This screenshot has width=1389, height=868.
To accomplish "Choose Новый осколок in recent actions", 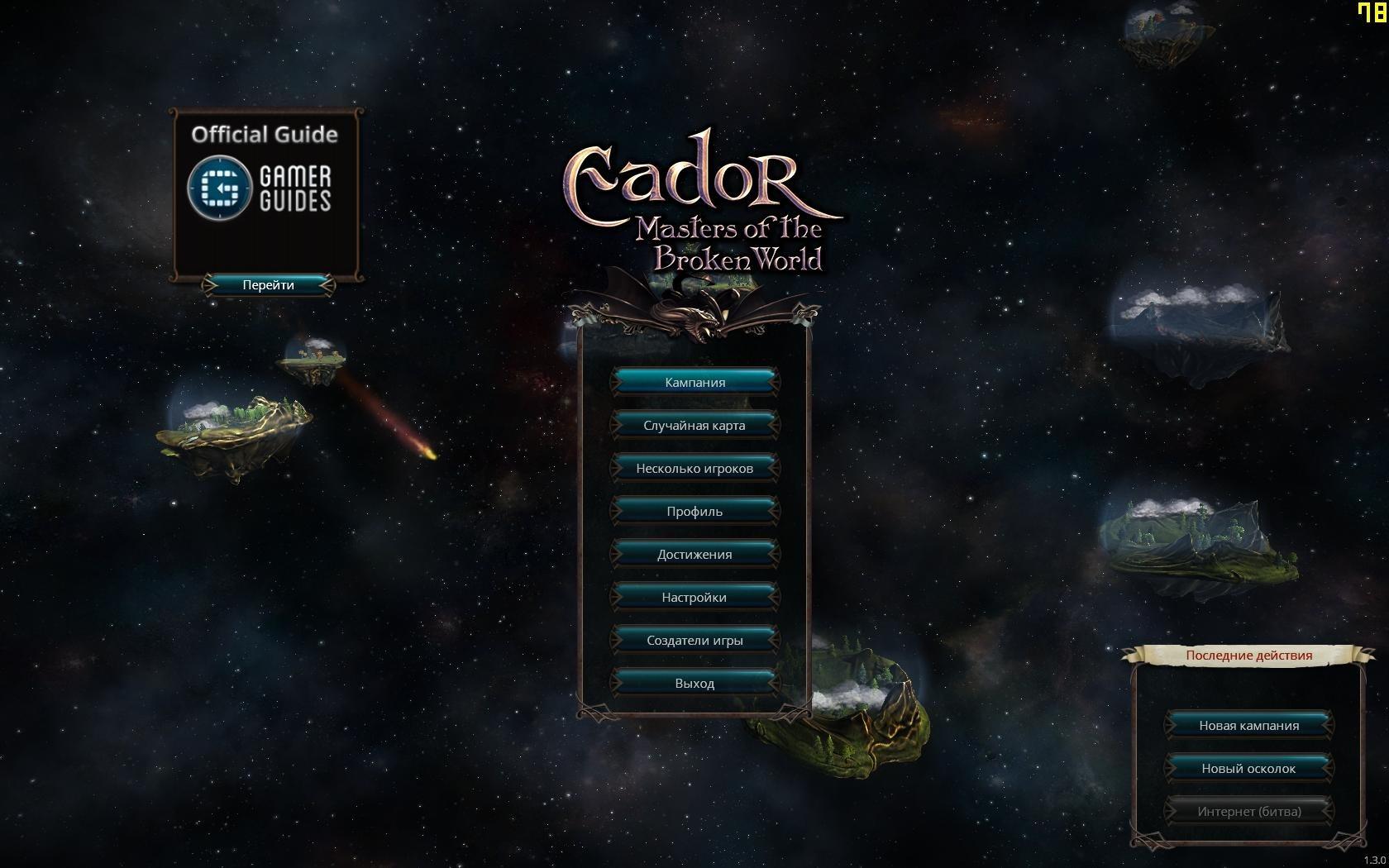I will pyautogui.click(x=1248, y=768).
